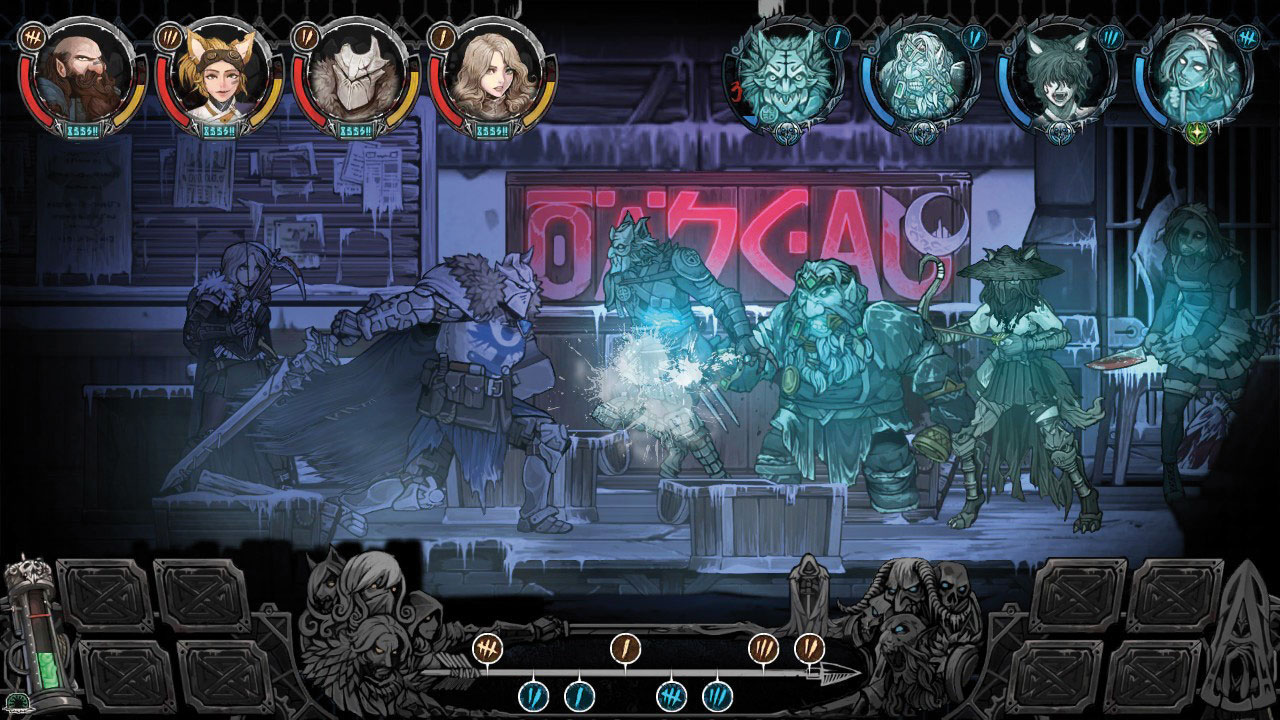This screenshot has width=1280, height=720.
Task: Select the orange single-tally turn marker
Action: click(x=625, y=647)
